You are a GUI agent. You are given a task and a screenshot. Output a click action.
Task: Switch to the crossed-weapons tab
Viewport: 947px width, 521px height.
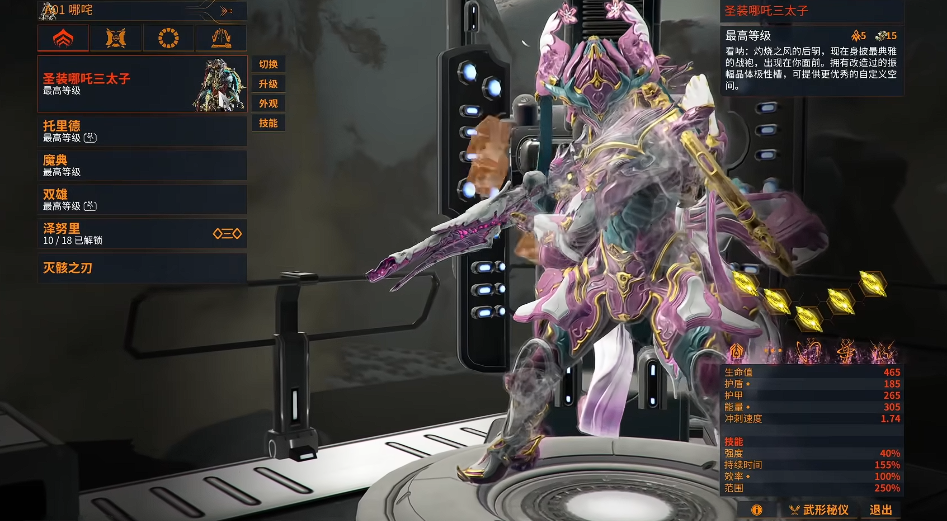(x=116, y=38)
